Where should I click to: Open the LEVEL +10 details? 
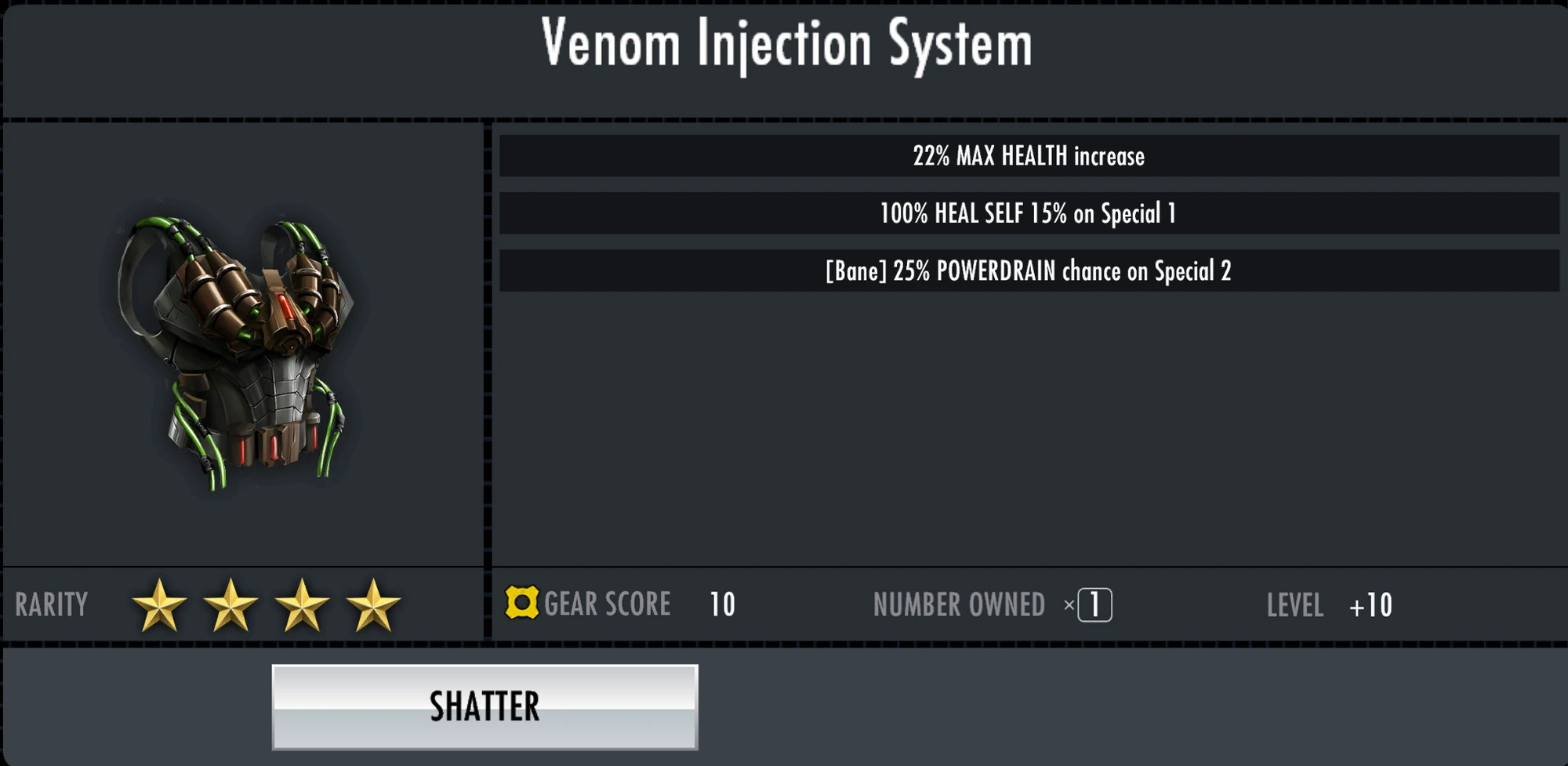[x=1333, y=605]
